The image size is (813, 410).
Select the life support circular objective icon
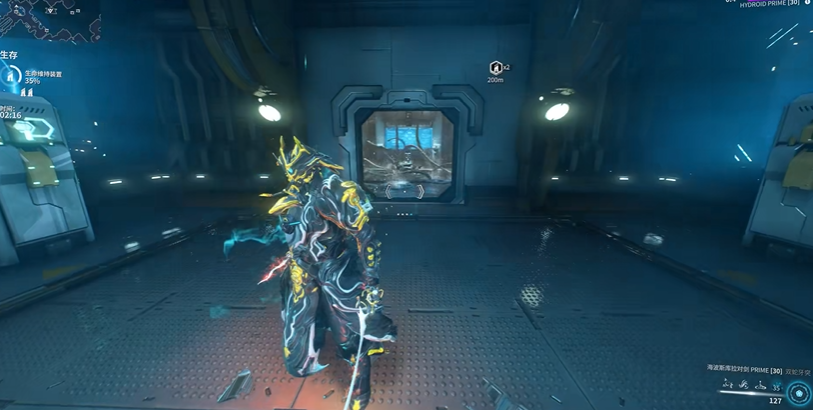click(x=12, y=76)
